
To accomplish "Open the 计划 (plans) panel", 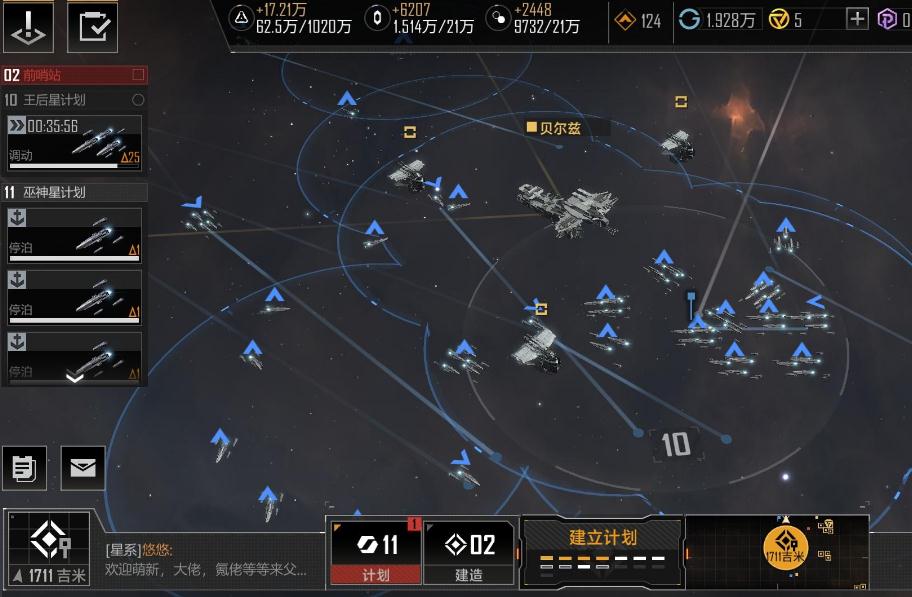I will click(376, 552).
